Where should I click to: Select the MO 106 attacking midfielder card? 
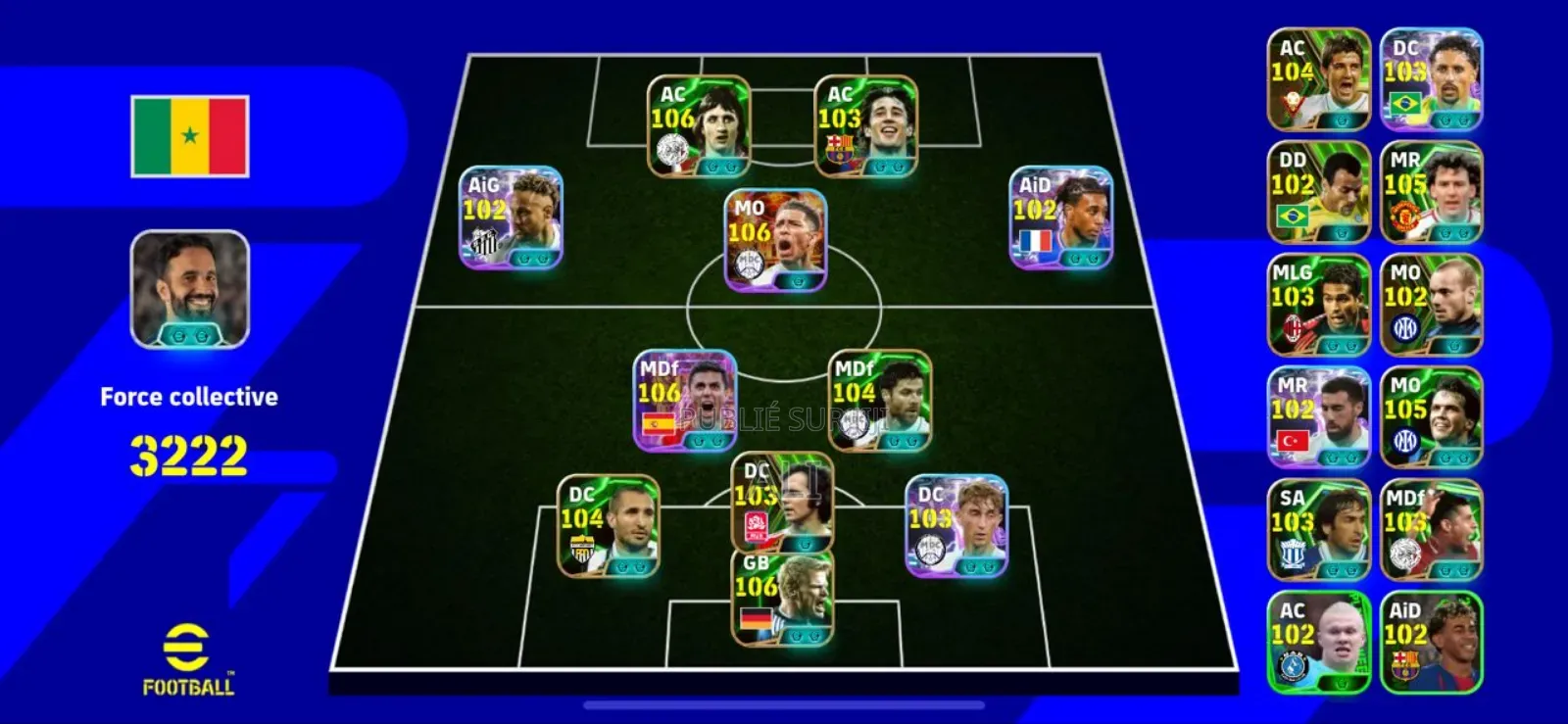coord(775,241)
